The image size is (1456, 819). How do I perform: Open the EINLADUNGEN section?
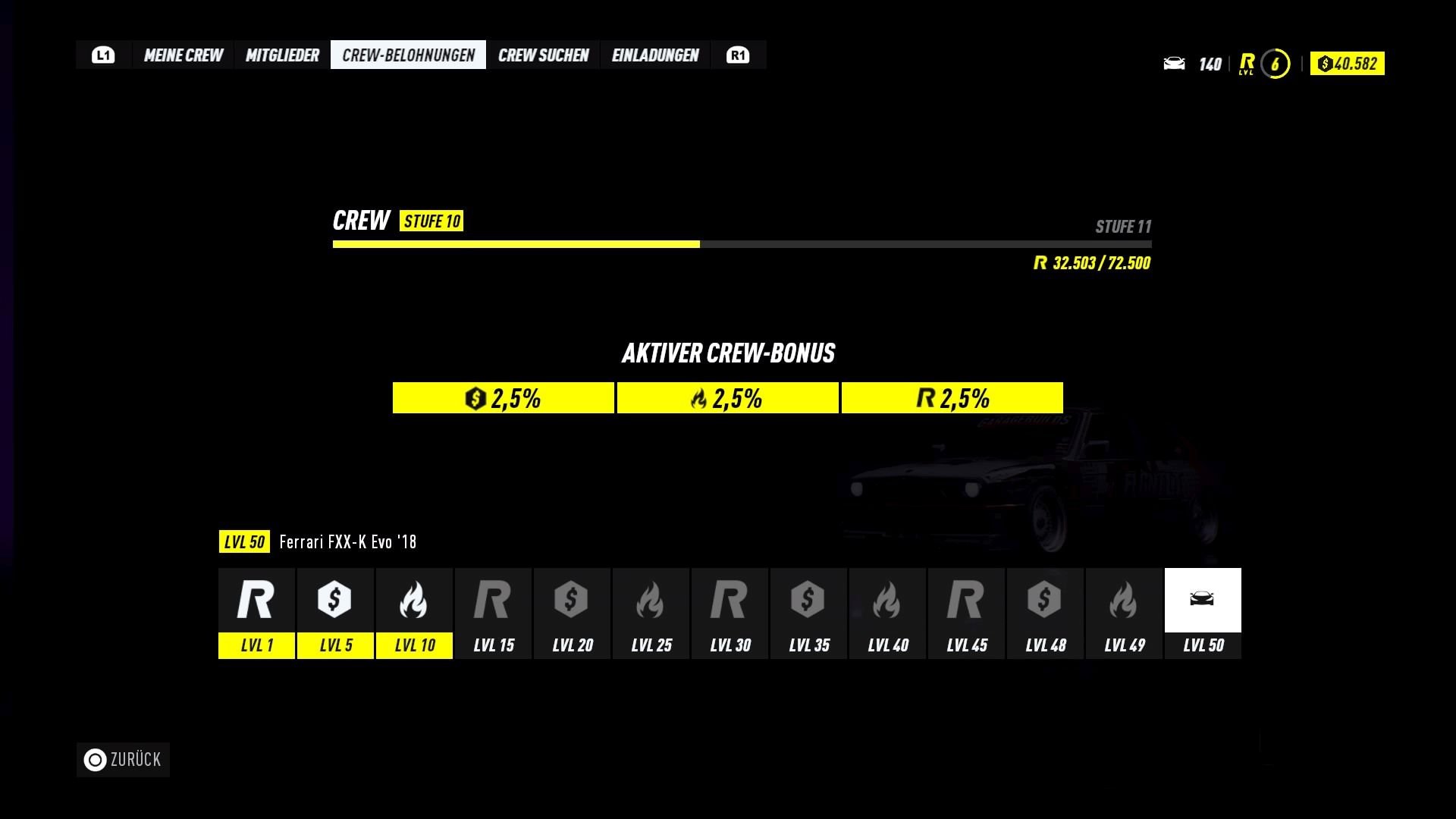coord(655,54)
